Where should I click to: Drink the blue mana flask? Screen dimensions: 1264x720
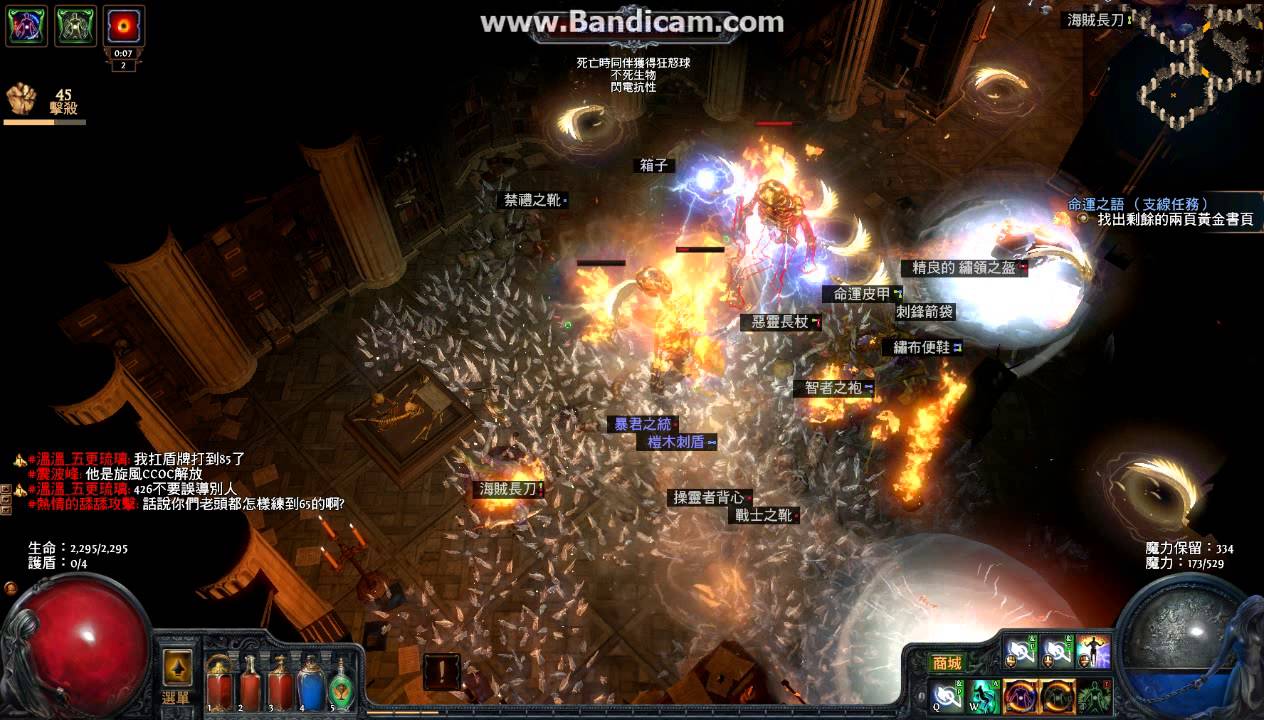(310, 684)
